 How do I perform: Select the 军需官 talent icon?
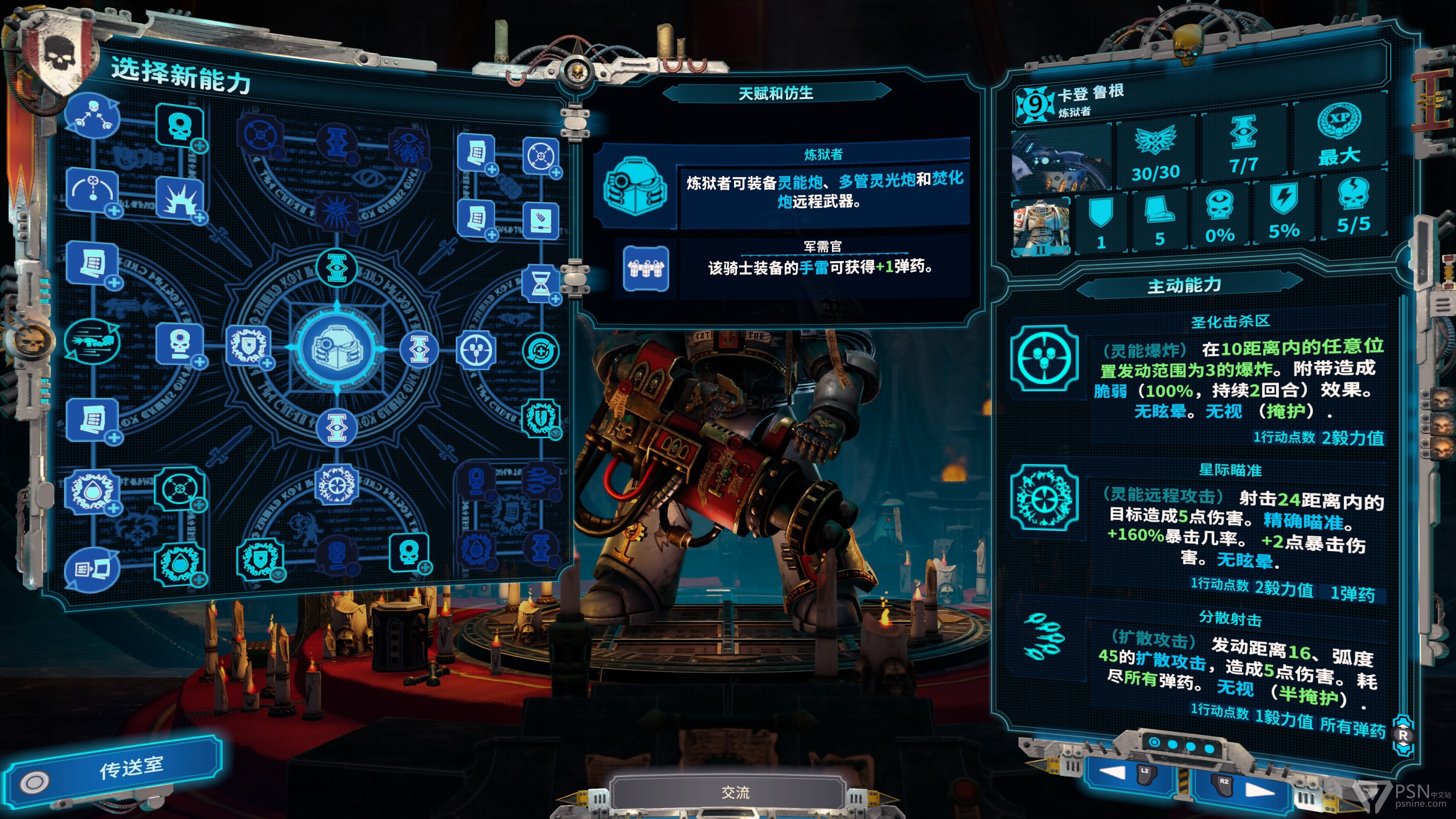[x=645, y=268]
